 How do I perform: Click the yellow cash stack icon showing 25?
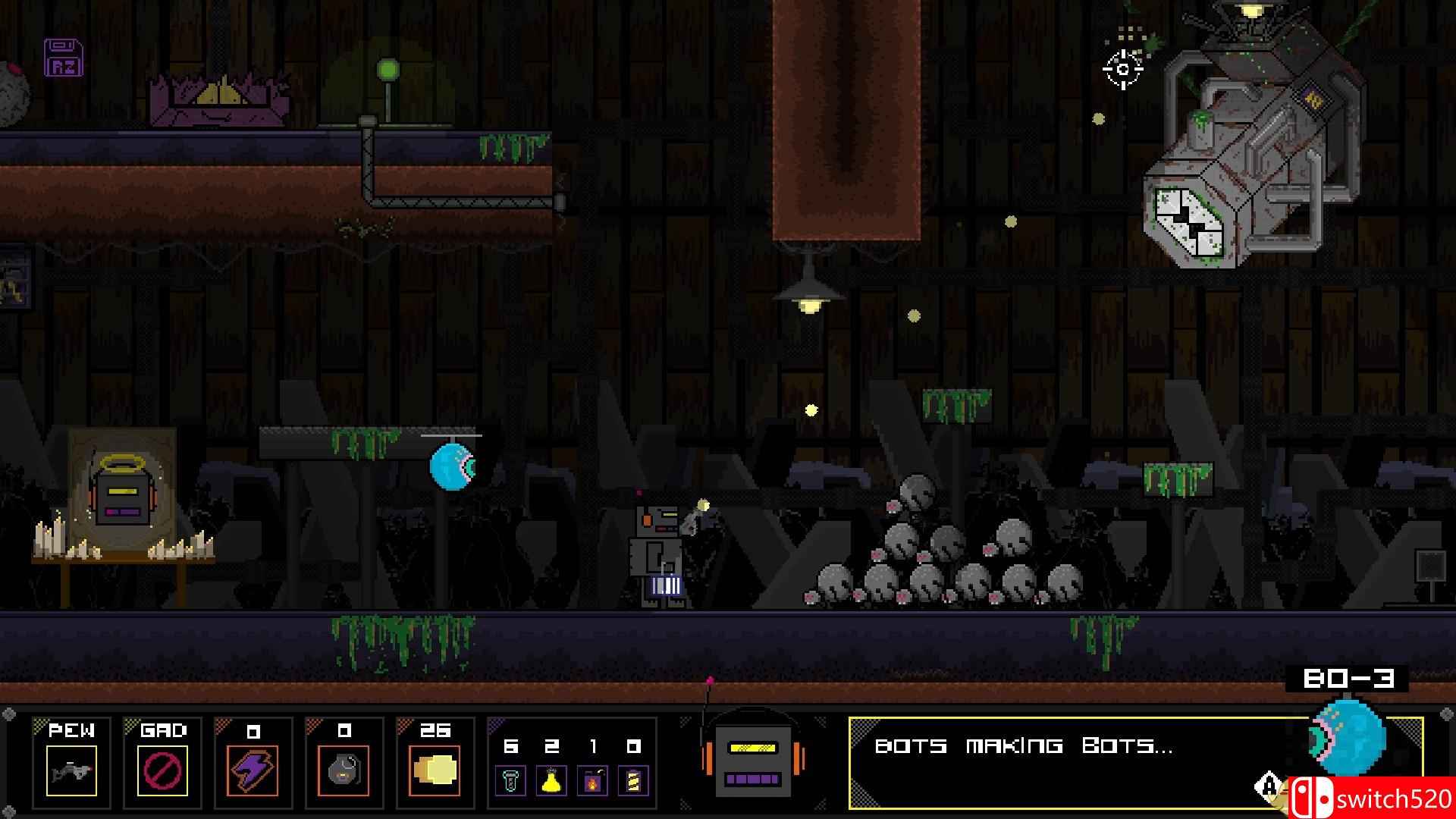[x=435, y=770]
